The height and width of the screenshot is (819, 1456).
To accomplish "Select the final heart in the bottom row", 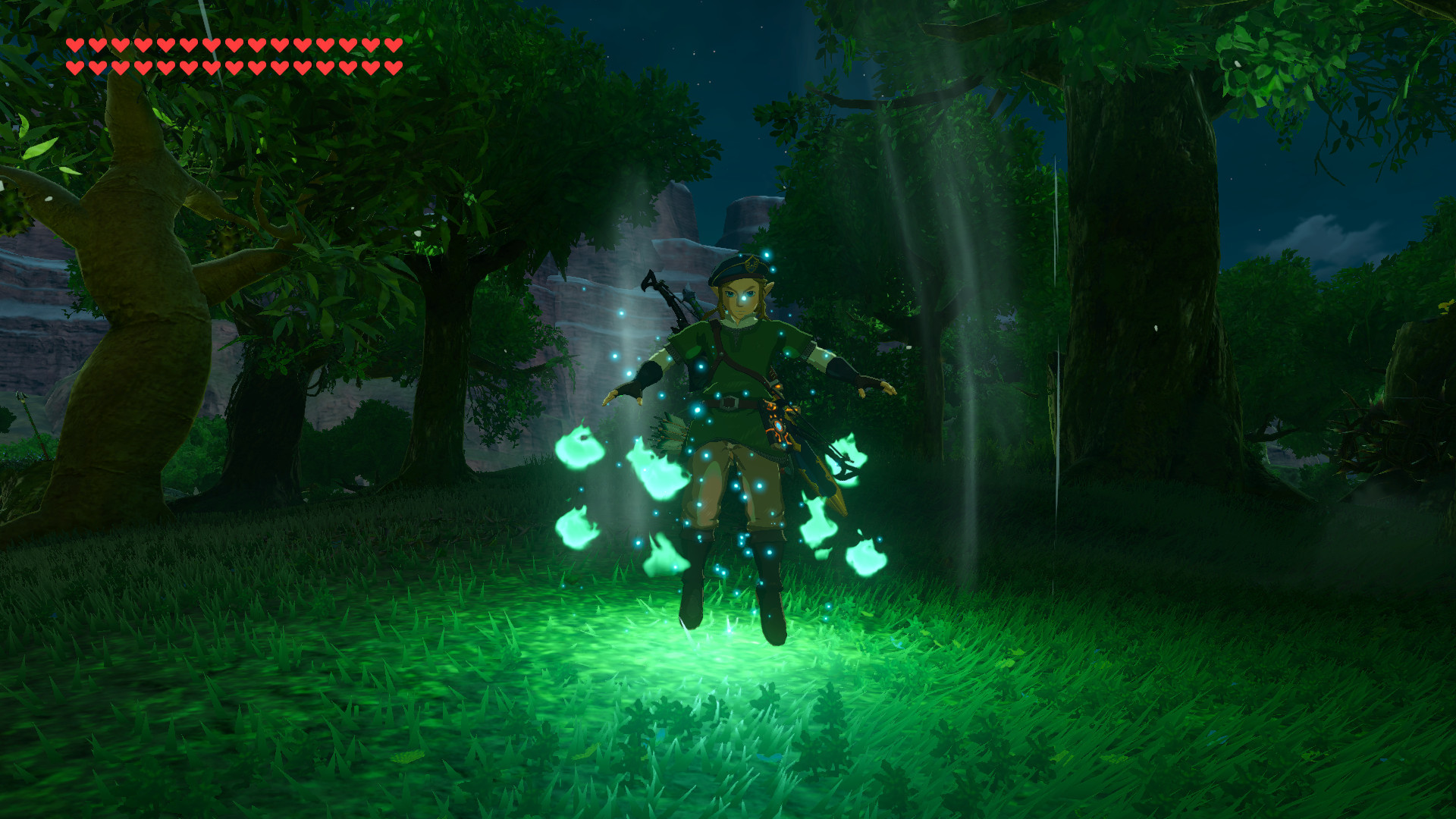I will (x=393, y=68).
